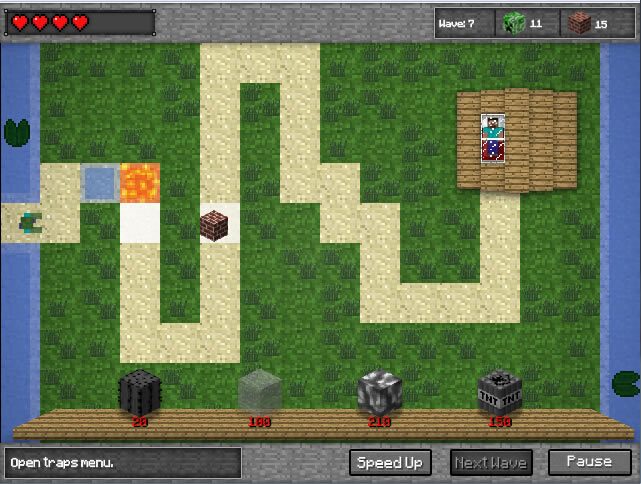Image resolution: width=641 pixels, height=484 pixels.
Task: Select the black spike block trap costing 20
Action: point(140,391)
